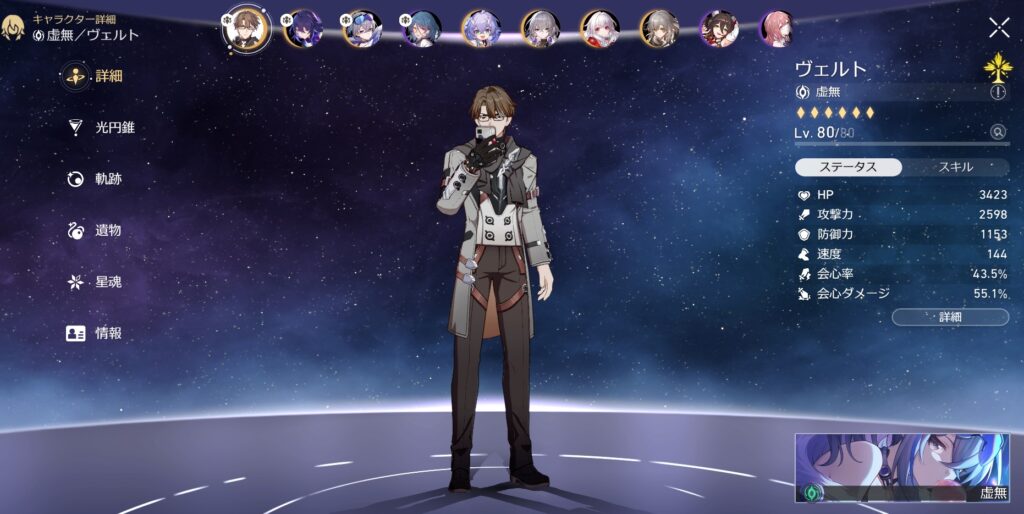Click the 詳細 button under the stats
Viewport: 1024px width, 514px height.
pos(949,317)
